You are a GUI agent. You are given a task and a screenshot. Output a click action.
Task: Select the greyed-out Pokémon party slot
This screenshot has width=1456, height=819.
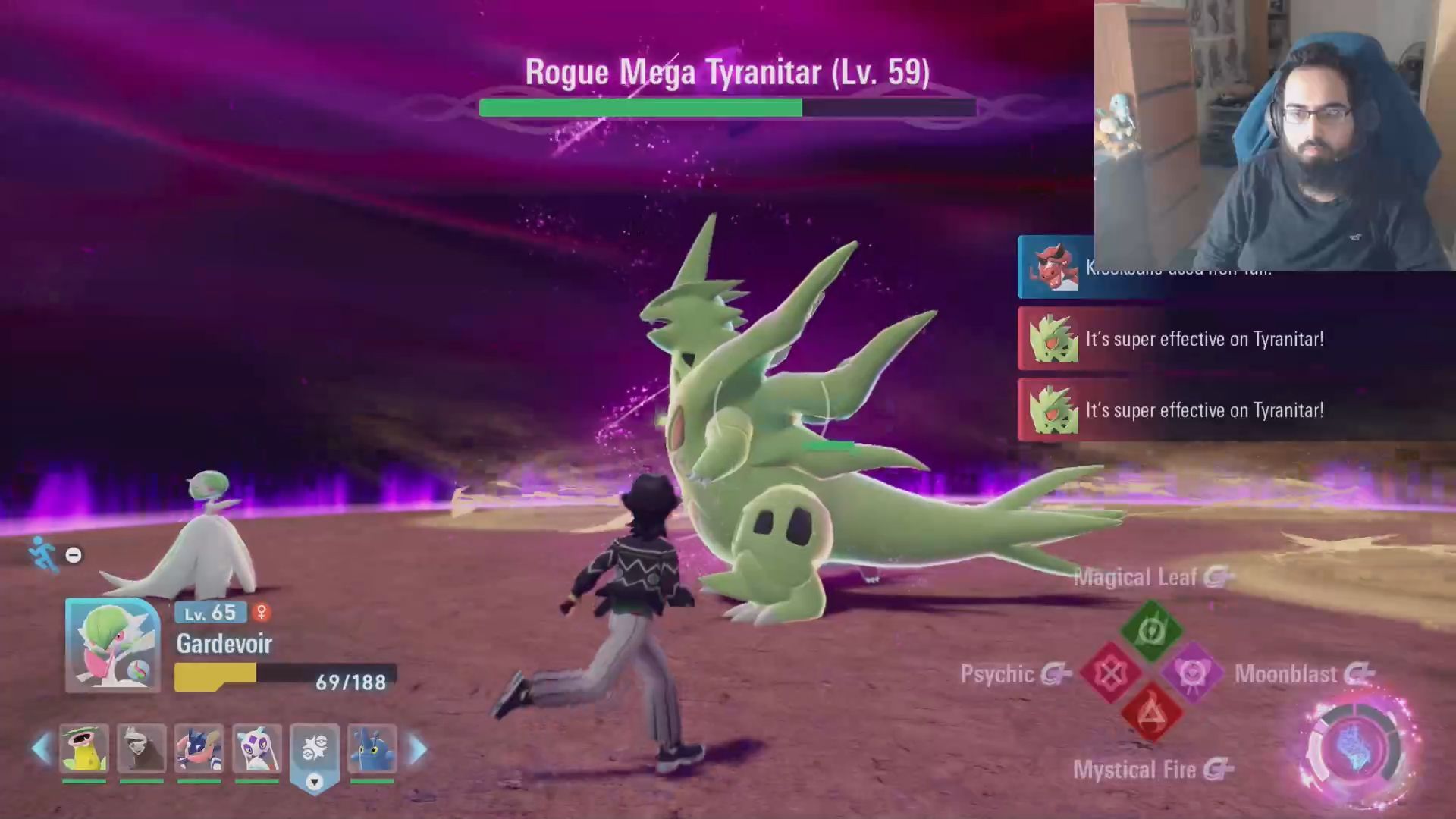pos(142,748)
